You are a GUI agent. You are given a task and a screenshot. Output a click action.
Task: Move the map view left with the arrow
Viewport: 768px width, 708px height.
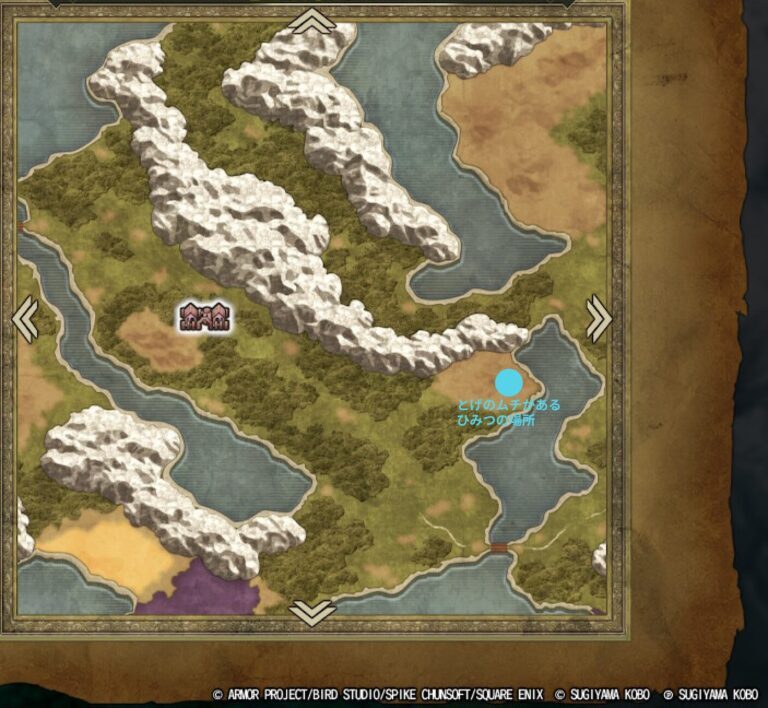(27, 319)
